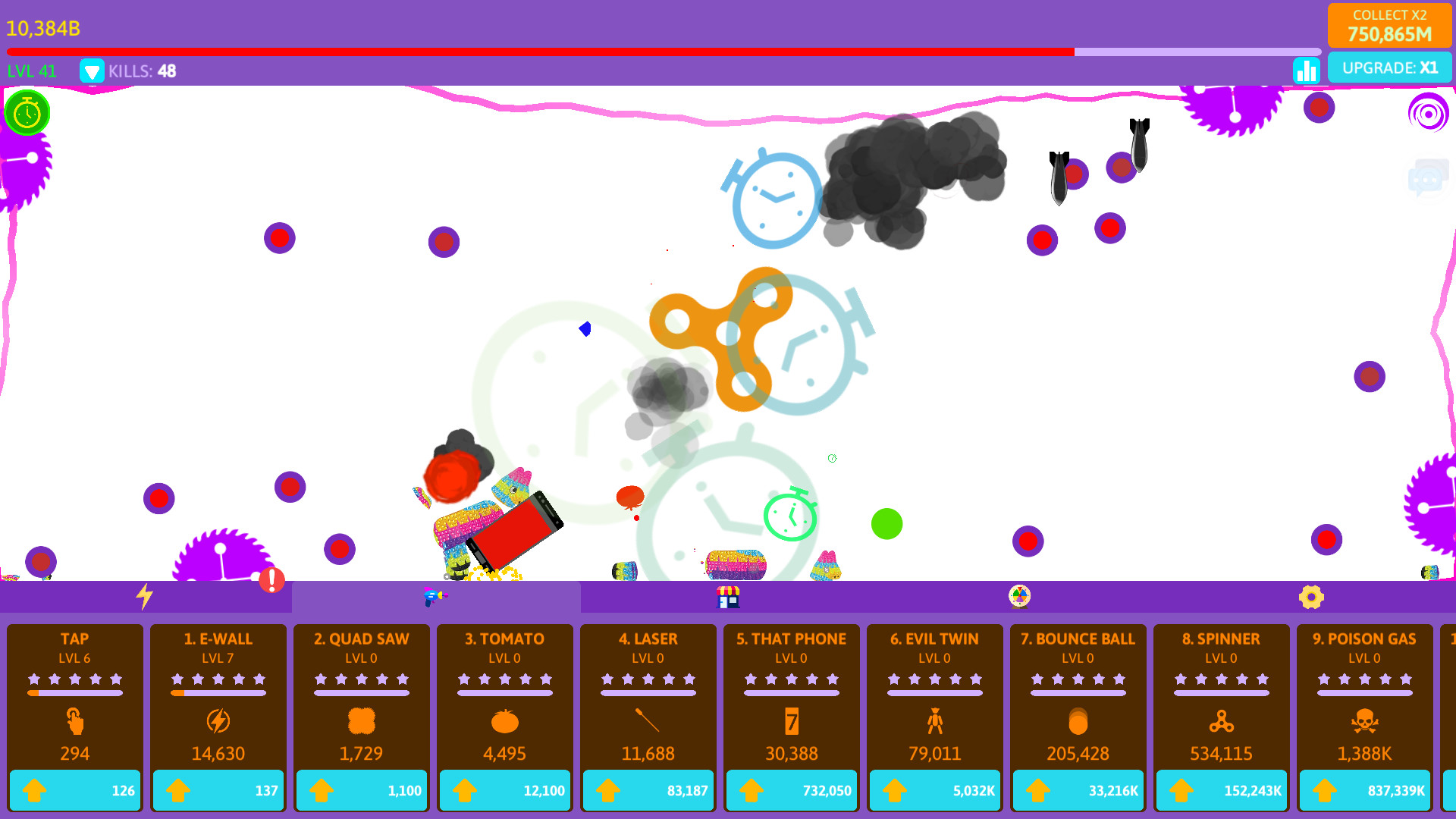Activate the green stopwatch boost
This screenshot has height=819, width=1456.
[x=27, y=112]
